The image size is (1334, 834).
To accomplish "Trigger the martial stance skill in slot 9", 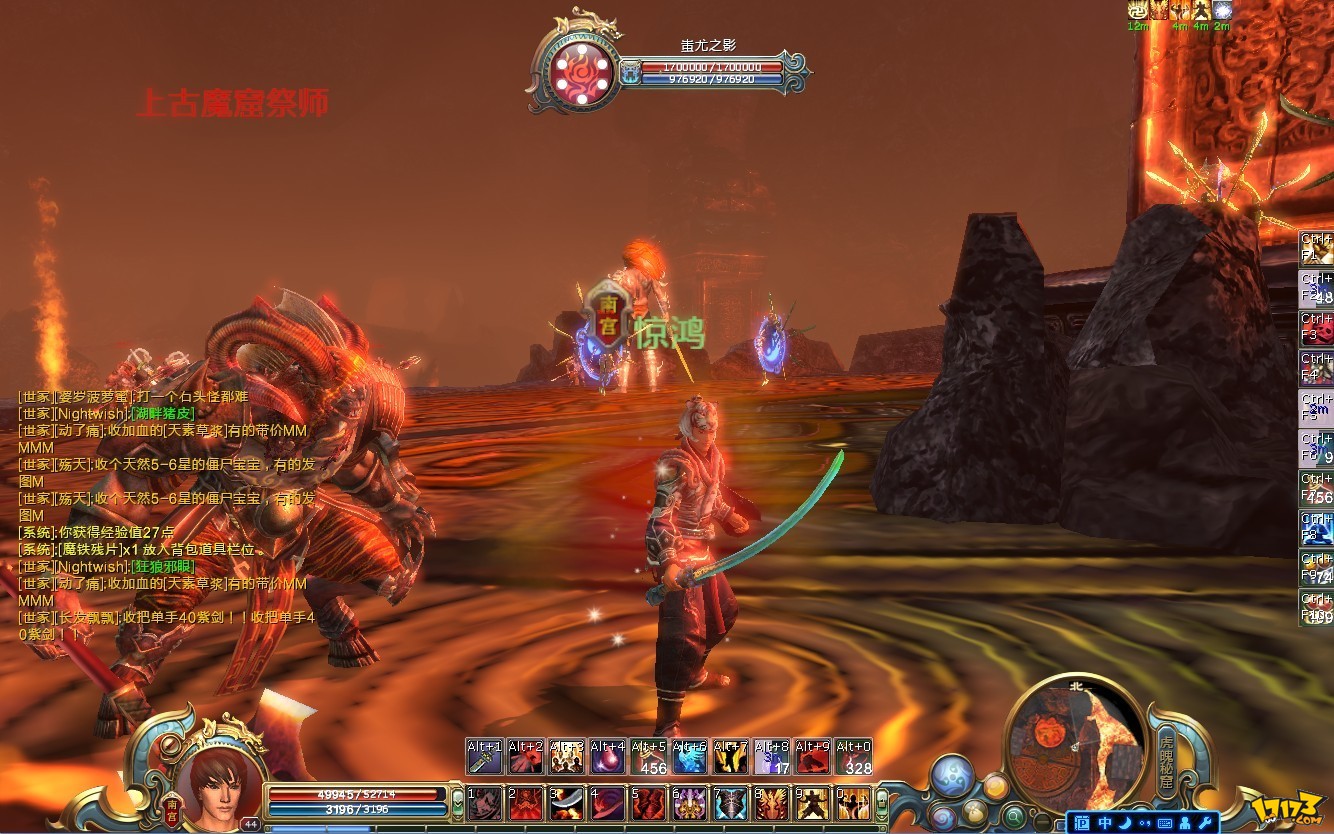I will click(x=812, y=803).
